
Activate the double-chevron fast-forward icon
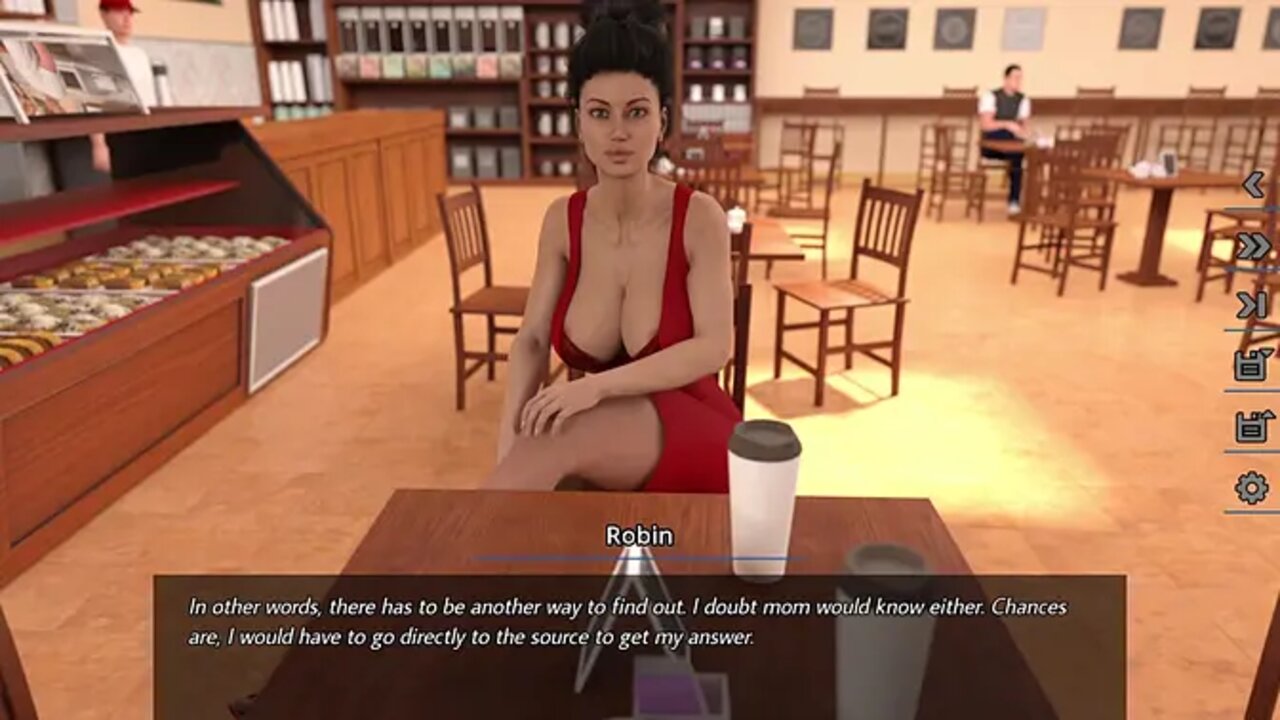pyautogui.click(x=1253, y=246)
